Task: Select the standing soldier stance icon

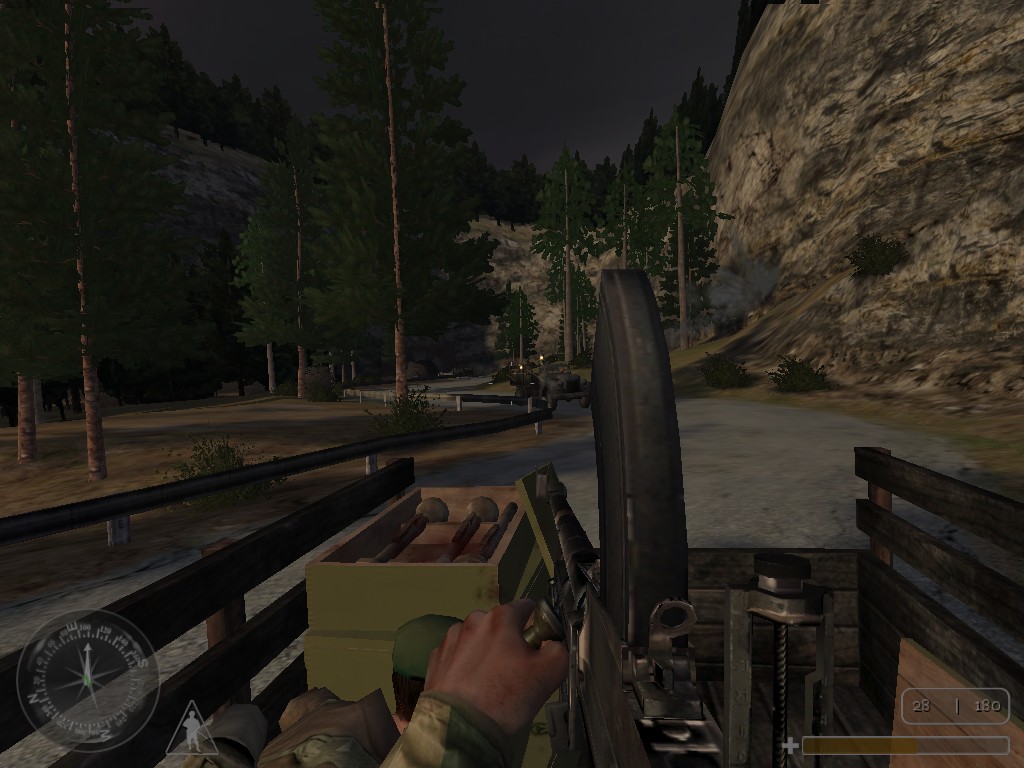Action: point(190,728)
